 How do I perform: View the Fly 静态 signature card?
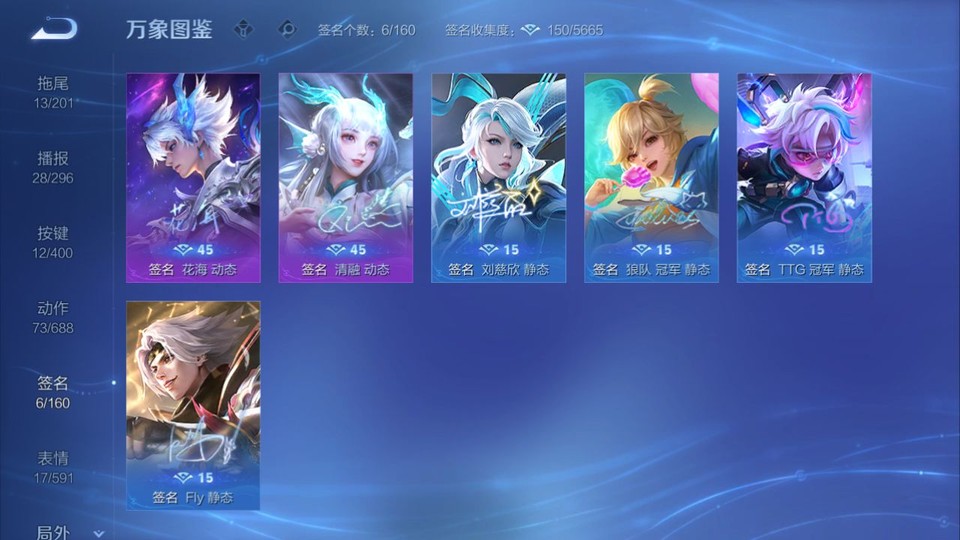[193, 405]
